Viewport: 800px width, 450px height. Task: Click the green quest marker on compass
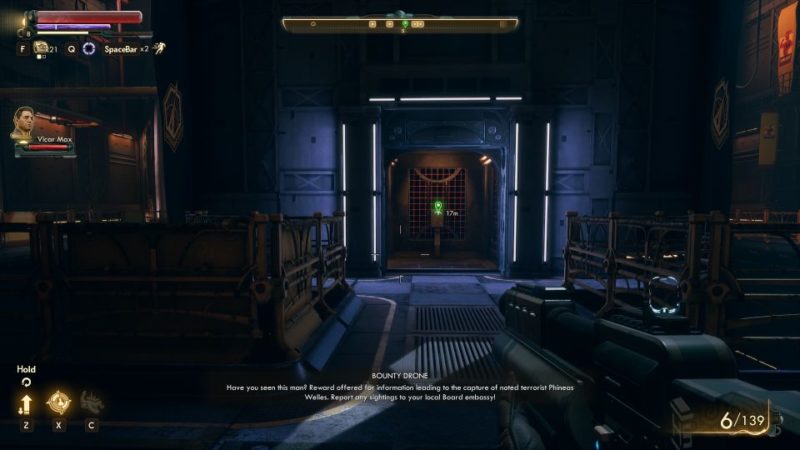point(404,23)
